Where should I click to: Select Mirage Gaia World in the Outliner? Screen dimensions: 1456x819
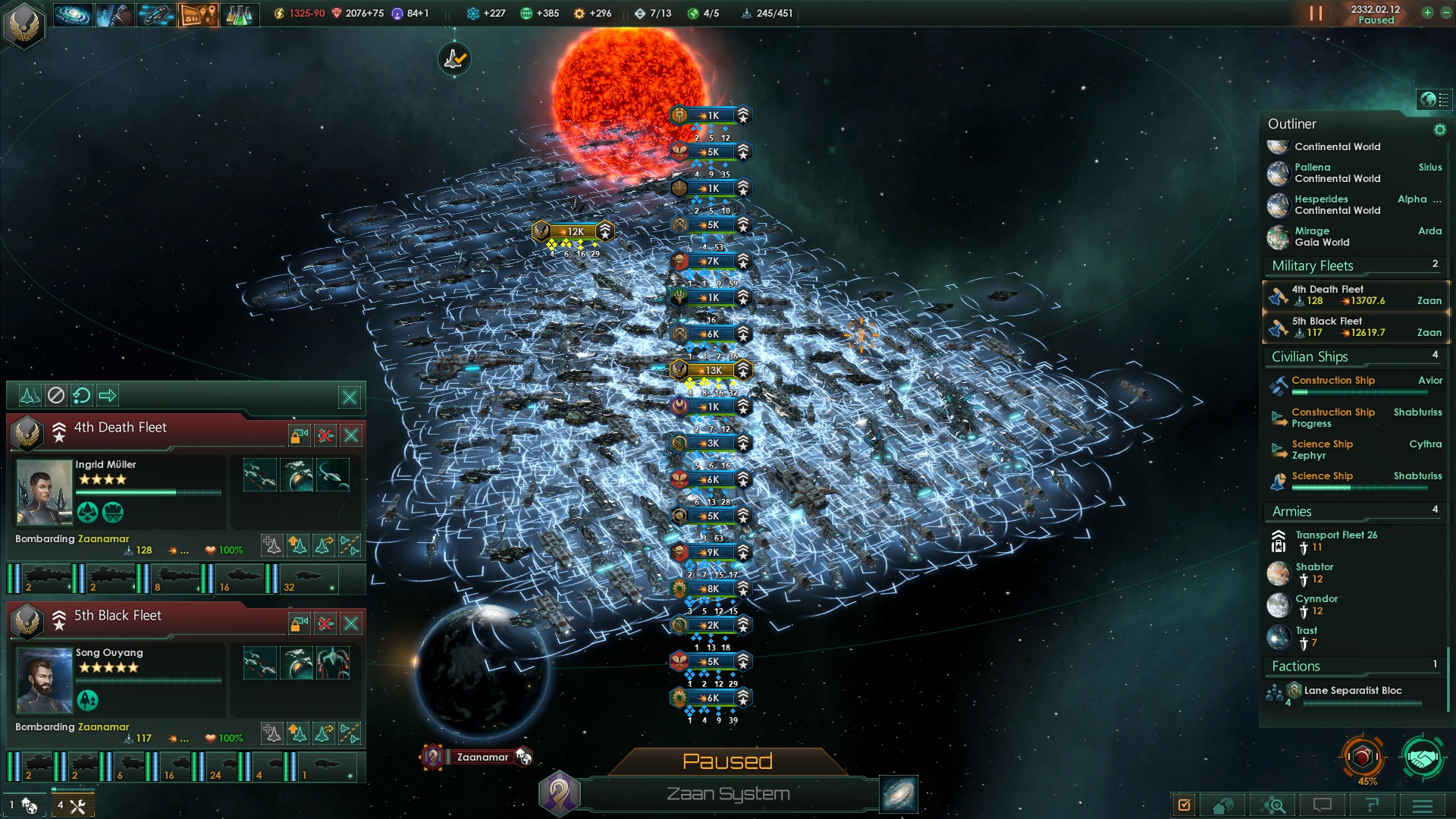tap(1323, 237)
